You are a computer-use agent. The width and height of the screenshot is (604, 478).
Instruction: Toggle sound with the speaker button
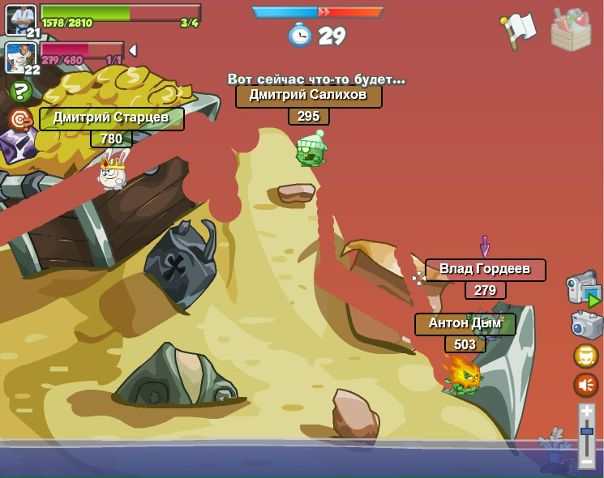pos(586,385)
